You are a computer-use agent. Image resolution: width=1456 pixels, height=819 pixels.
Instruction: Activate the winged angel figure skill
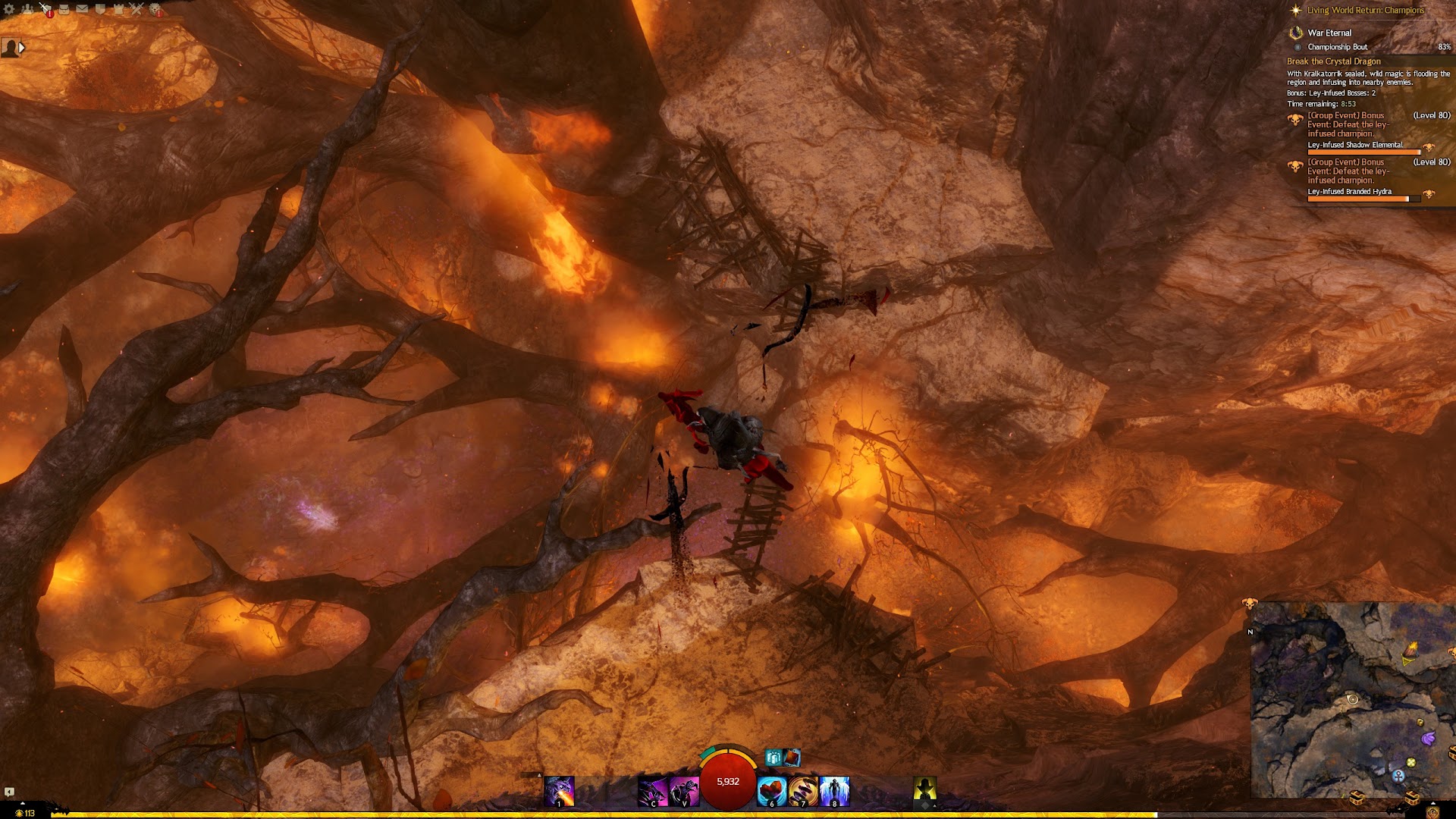point(834,791)
